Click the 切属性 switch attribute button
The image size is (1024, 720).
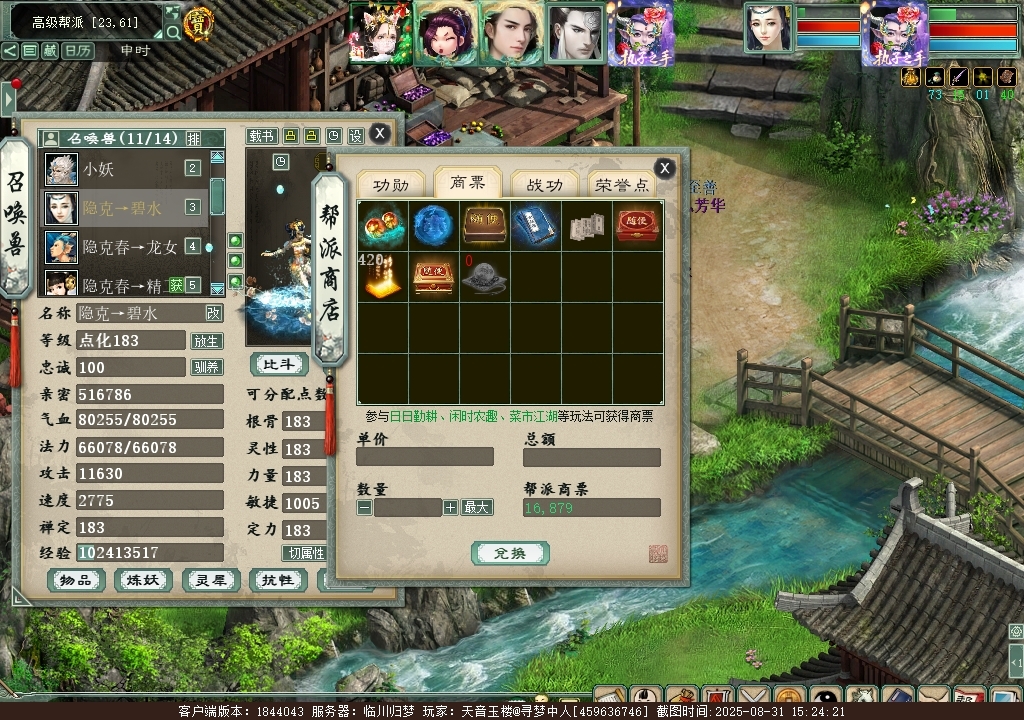305,553
